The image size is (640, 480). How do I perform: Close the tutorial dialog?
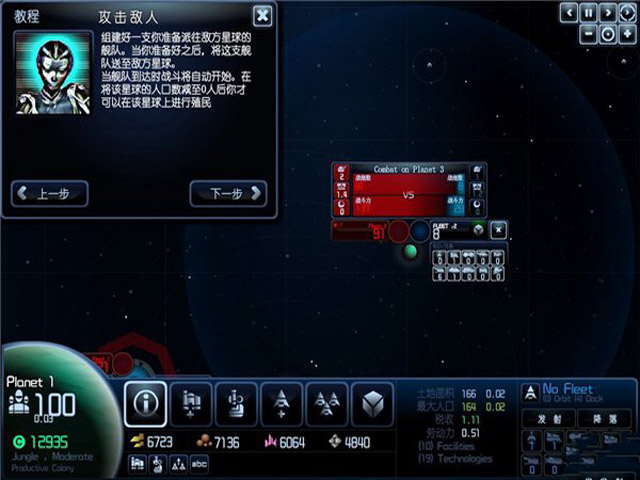262,15
